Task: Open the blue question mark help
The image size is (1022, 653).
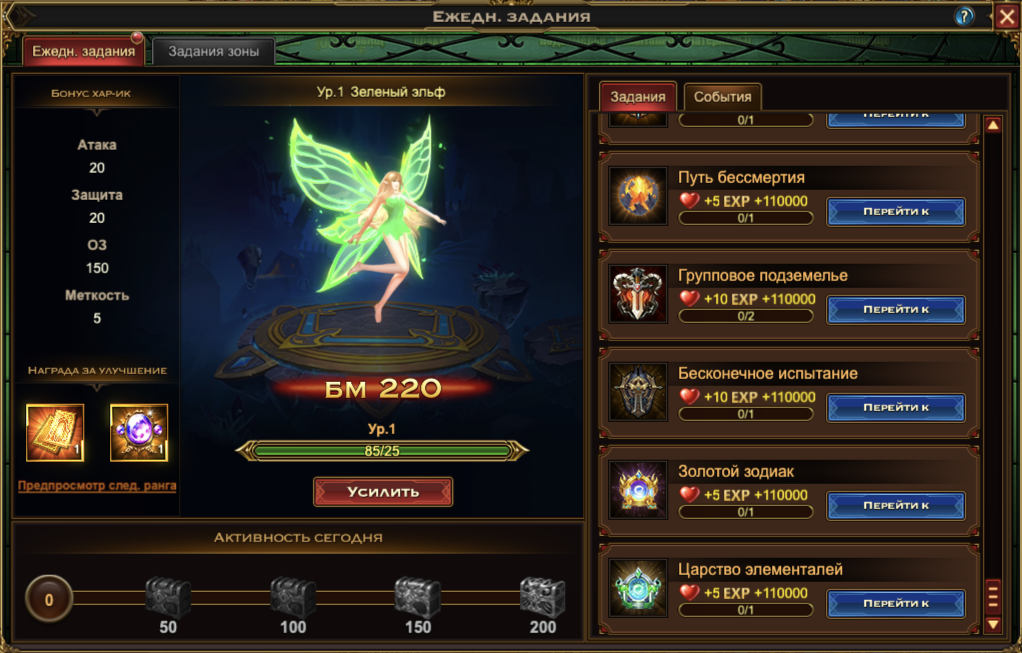Action: coord(965,16)
